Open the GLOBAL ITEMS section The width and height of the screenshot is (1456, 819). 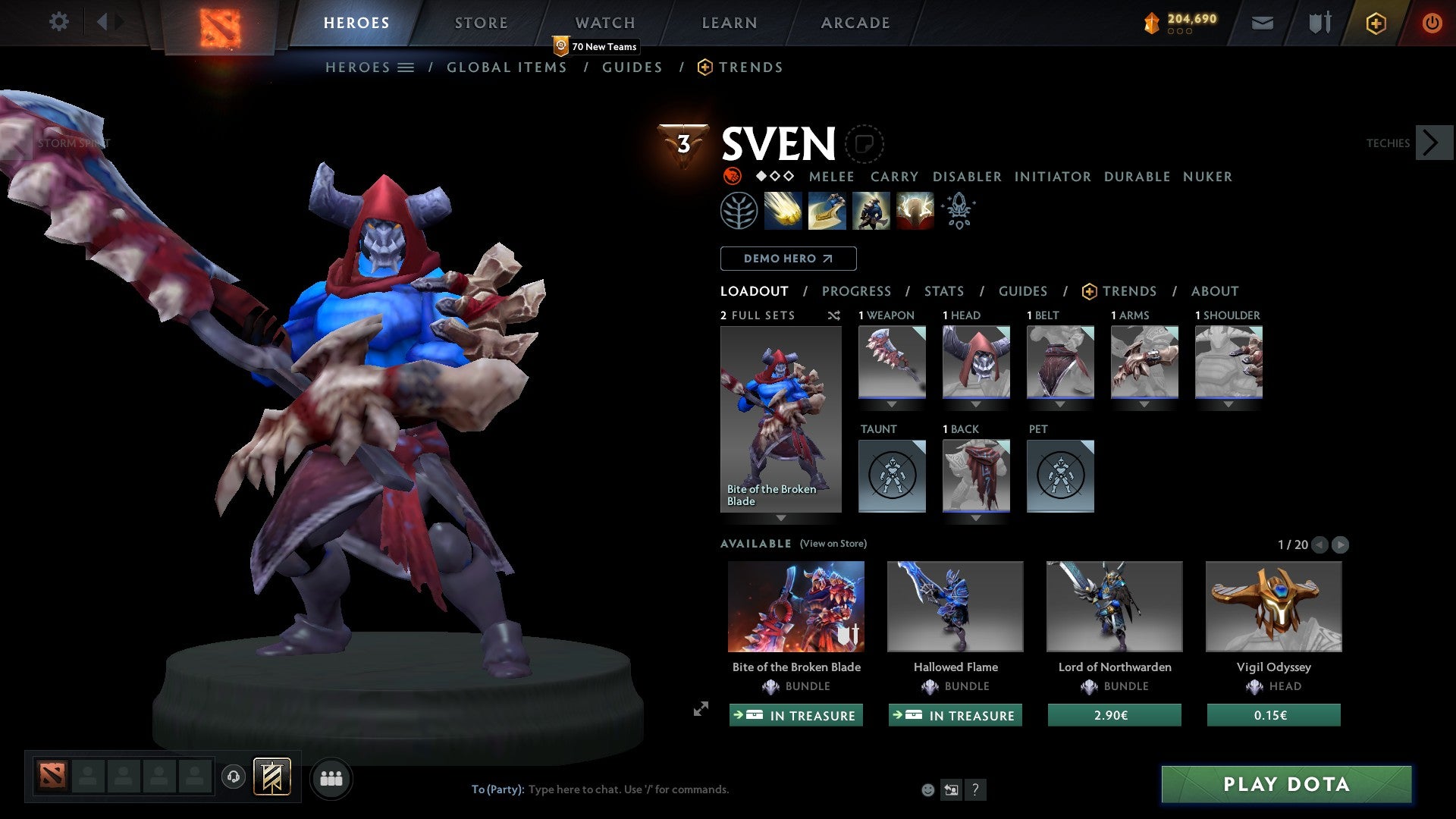pos(507,67)
